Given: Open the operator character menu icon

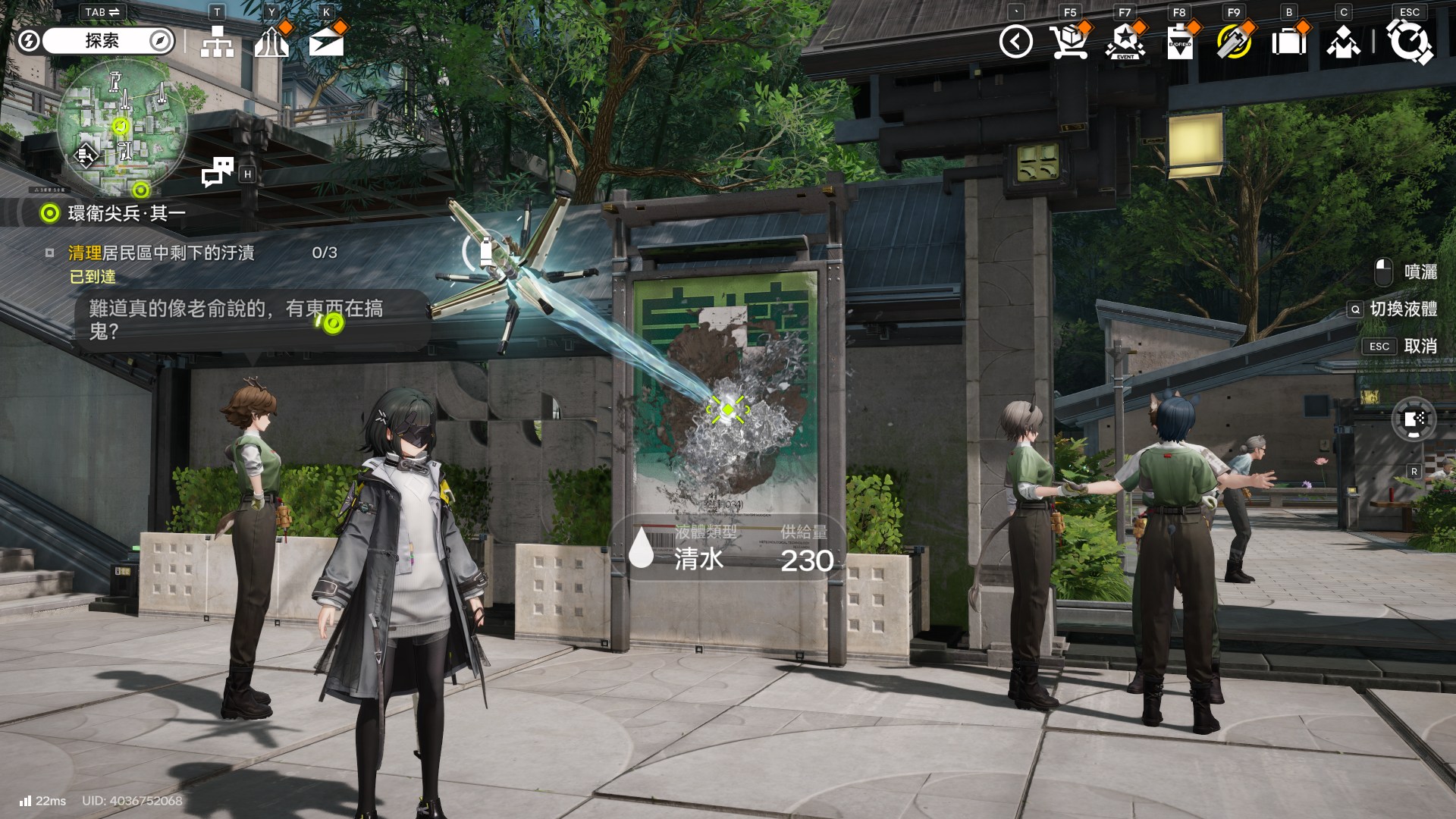Looking at the screenshot, I should click(1343, 43).
